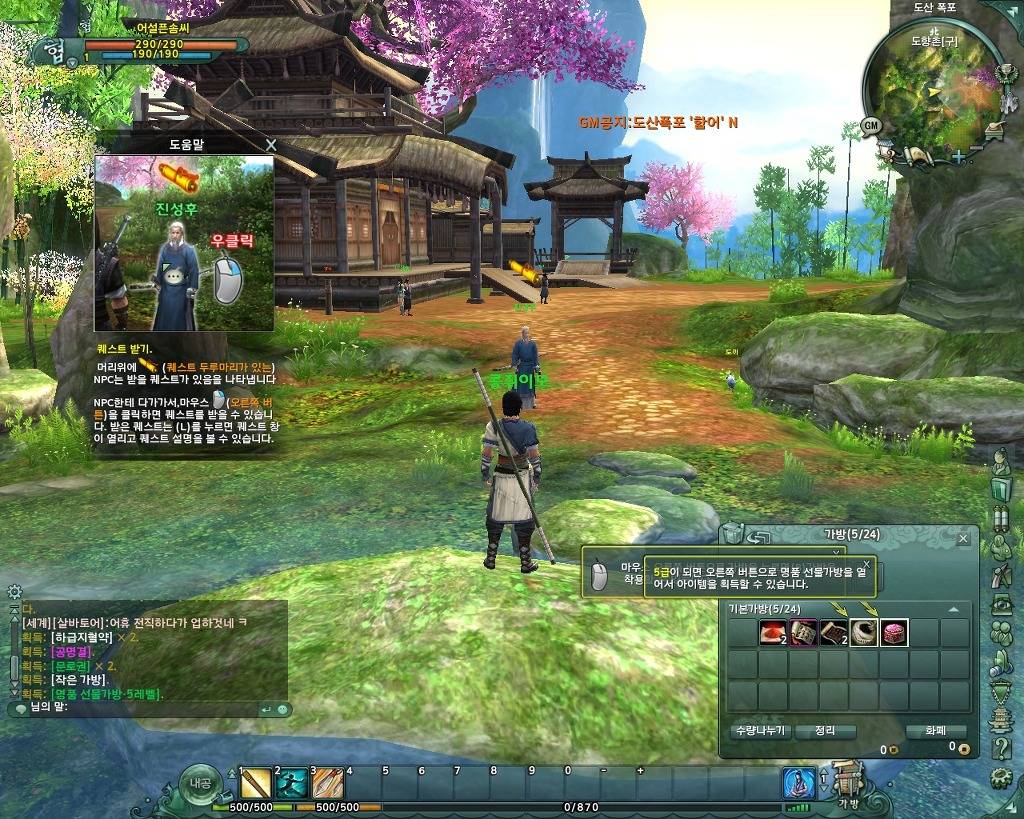This screenshot has height=819, width=1024.
Task: Close the 가방 inventory window
Action: [963, 538]
